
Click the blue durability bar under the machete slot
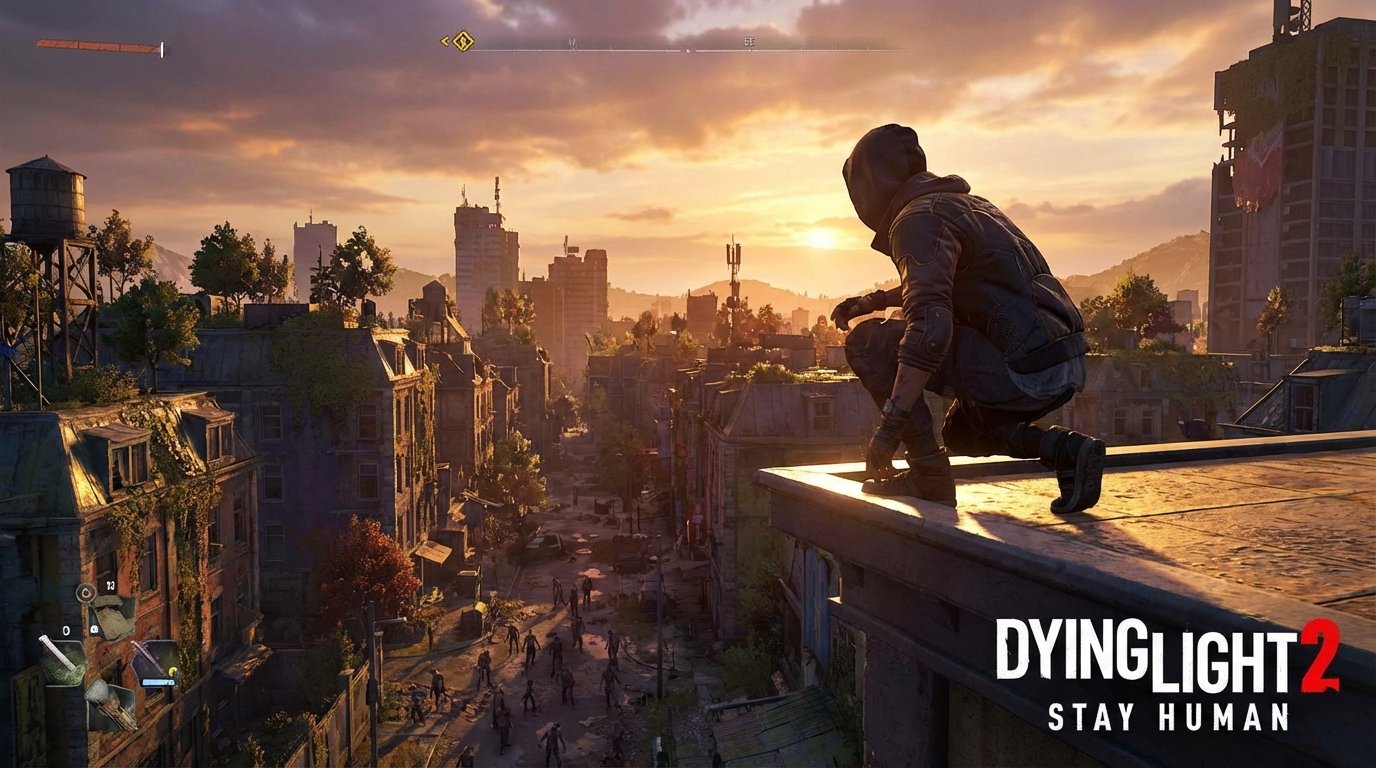click(x=159, y=682)
